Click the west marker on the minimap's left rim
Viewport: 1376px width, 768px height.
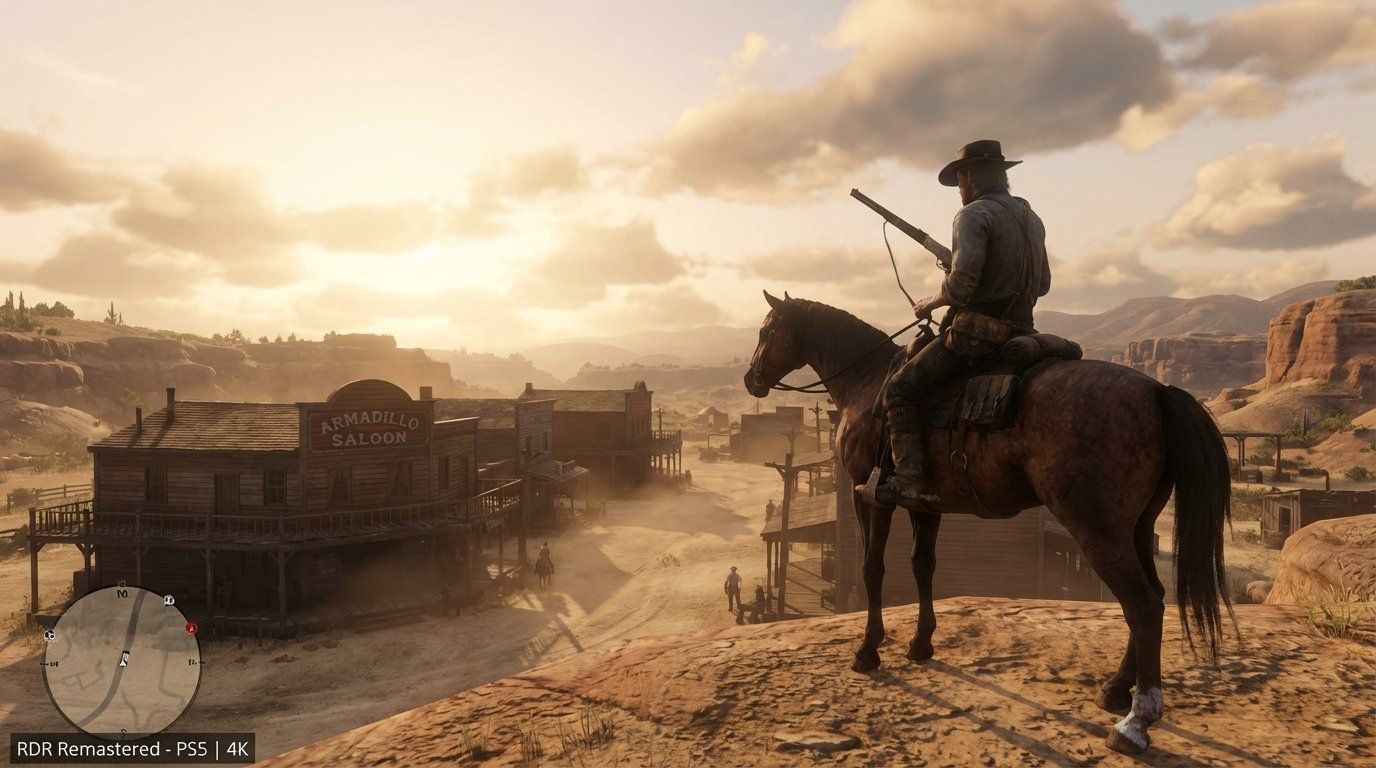pyautogui.click(x=51, y=663)
